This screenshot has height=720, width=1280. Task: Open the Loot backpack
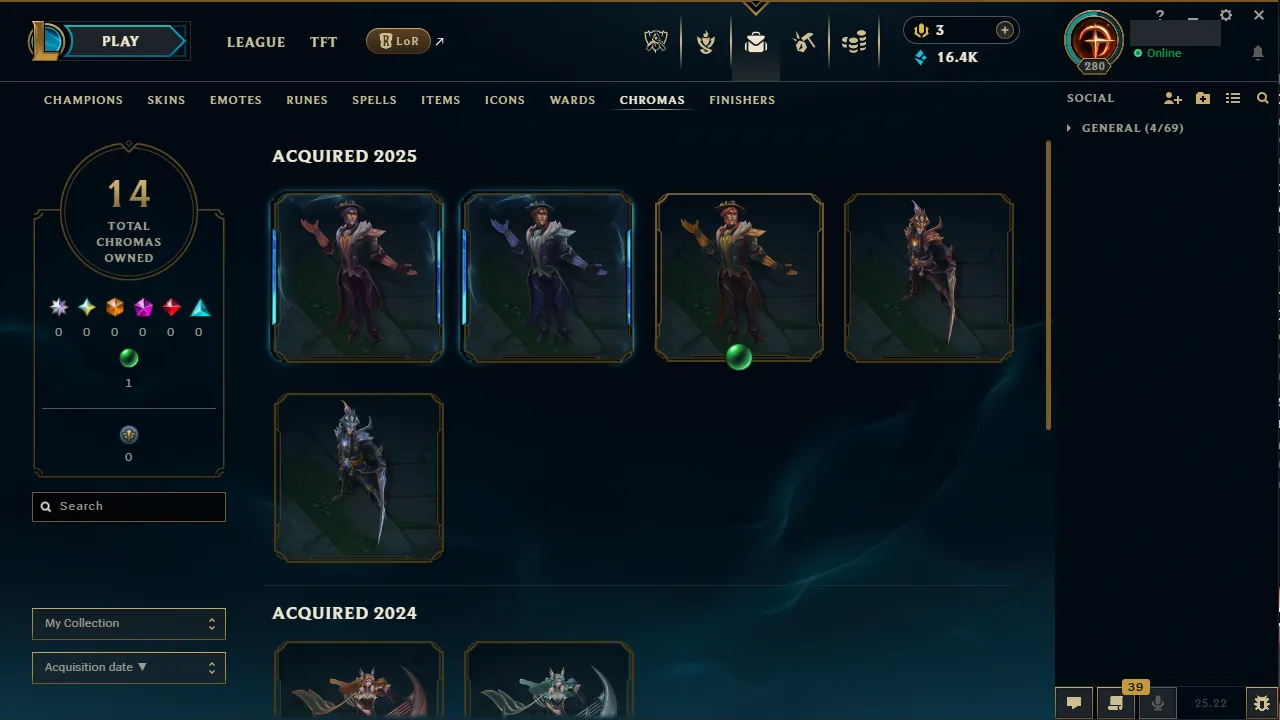[x=755, y=41]
